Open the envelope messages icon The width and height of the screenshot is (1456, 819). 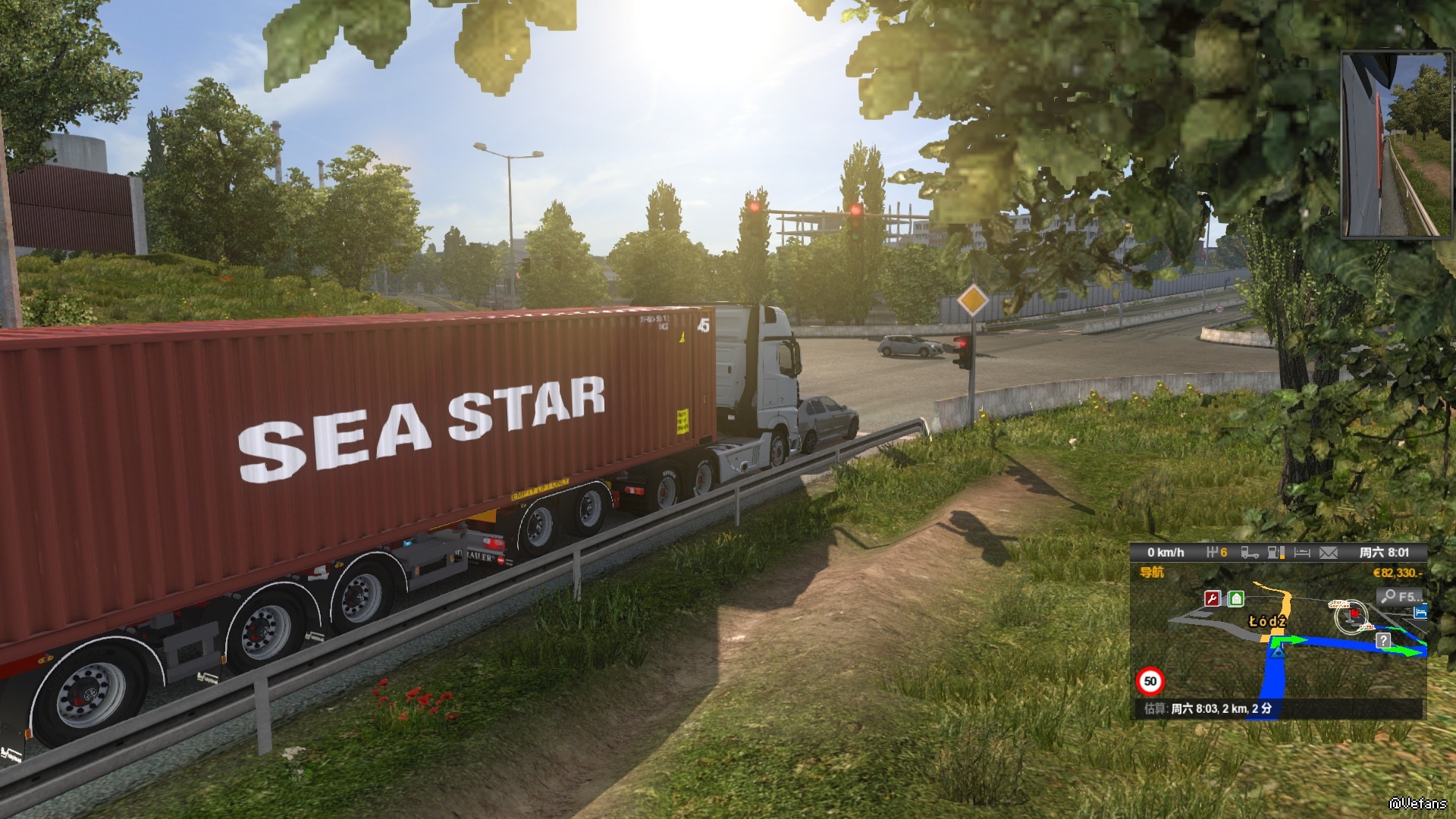[1329, 553]
